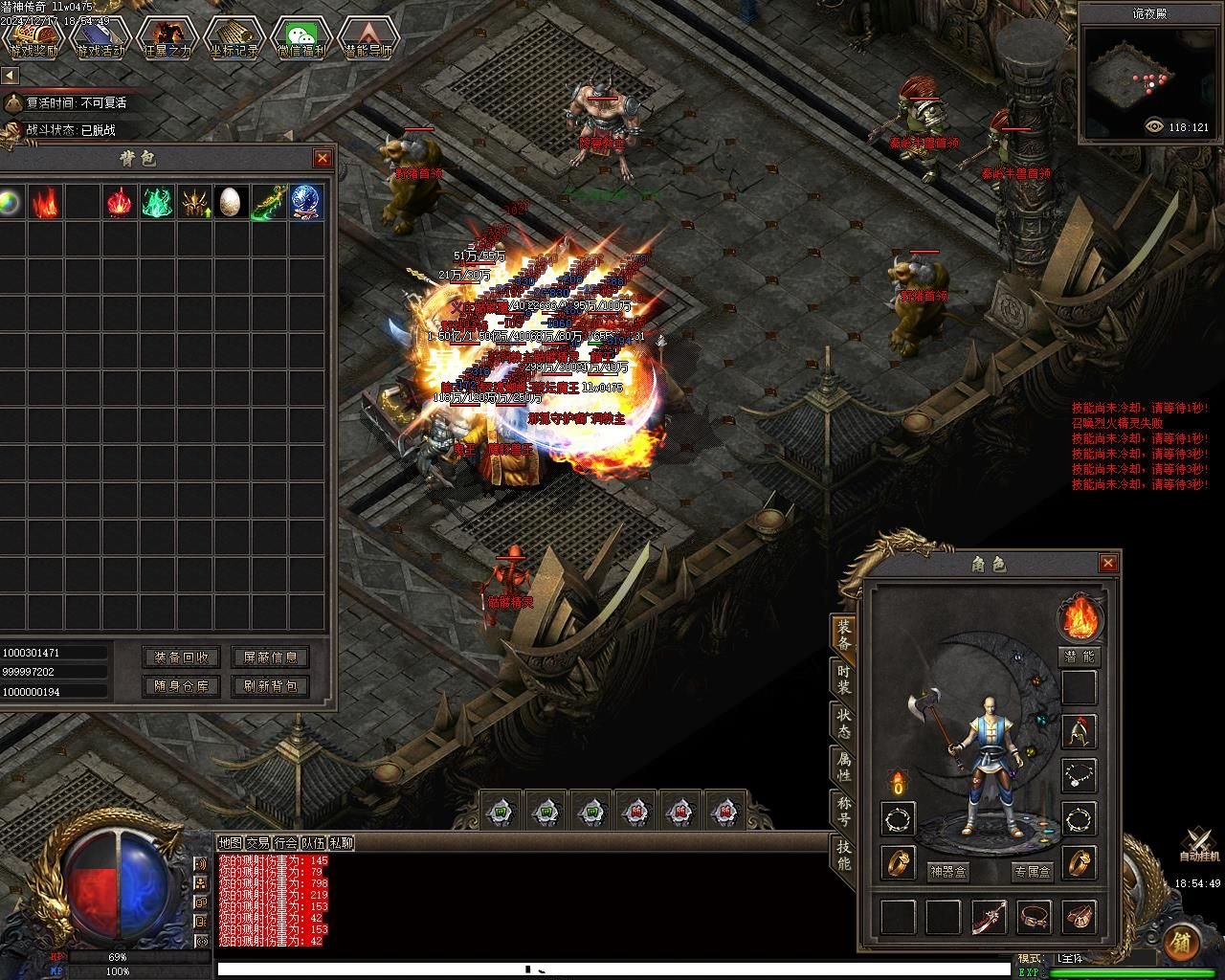Open the 游戏奖励 rewards chest menu
Viewport: 1225px width, 980px height.
point(34,38)
